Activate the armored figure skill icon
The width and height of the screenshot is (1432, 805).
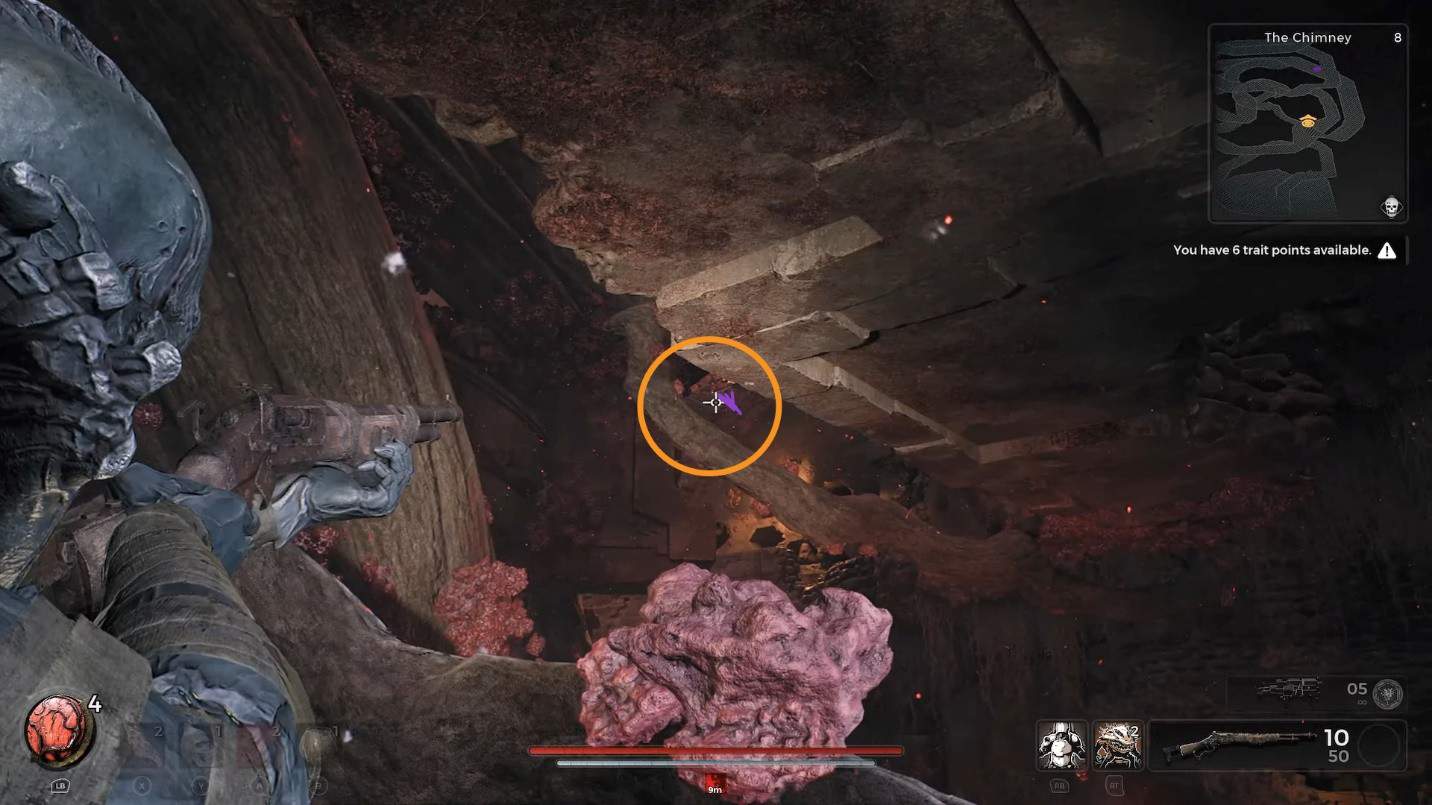point(1063,745)
